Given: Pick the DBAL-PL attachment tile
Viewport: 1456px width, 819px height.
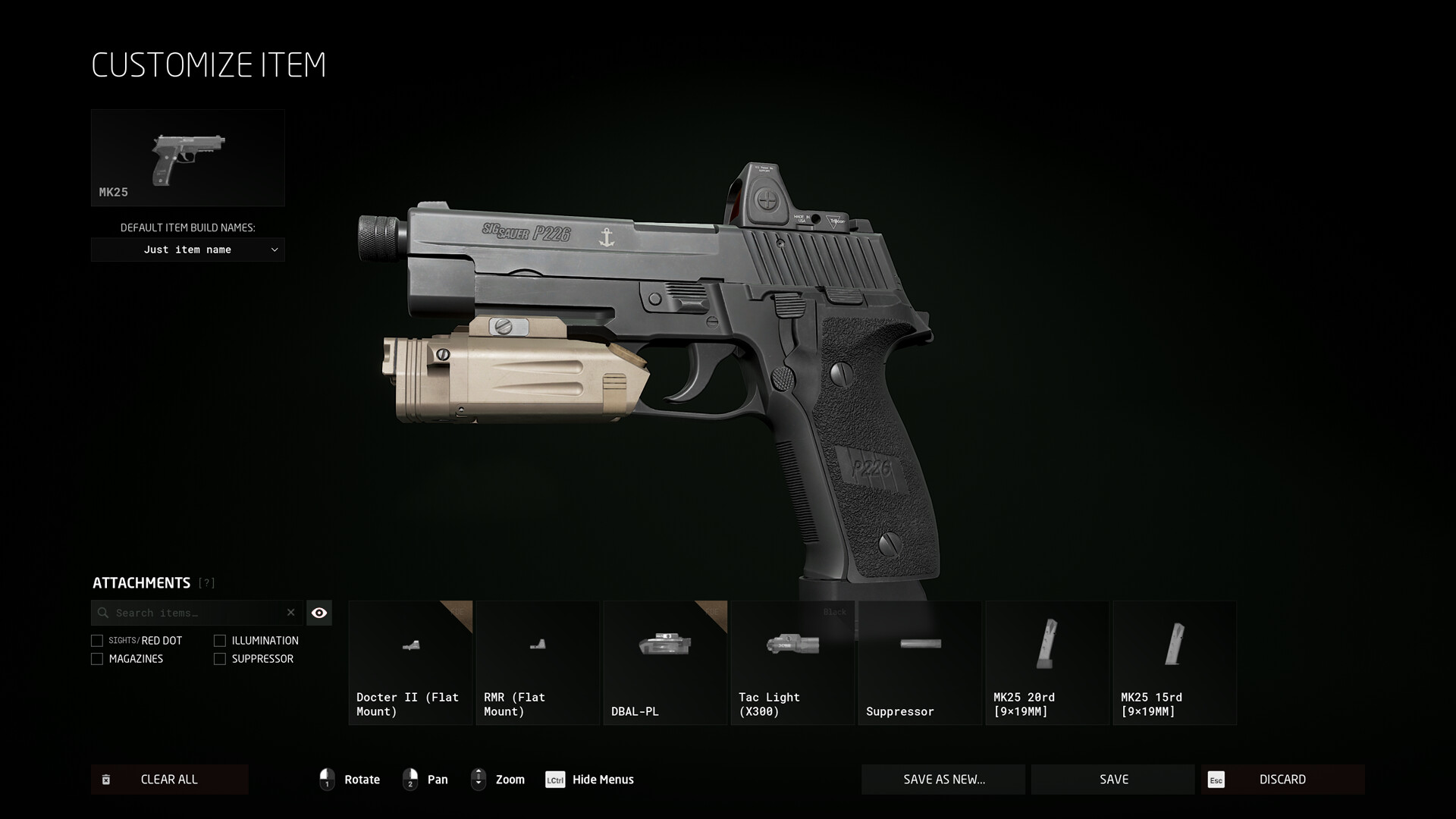Looking at the screenshot, I should pos(665,663).
